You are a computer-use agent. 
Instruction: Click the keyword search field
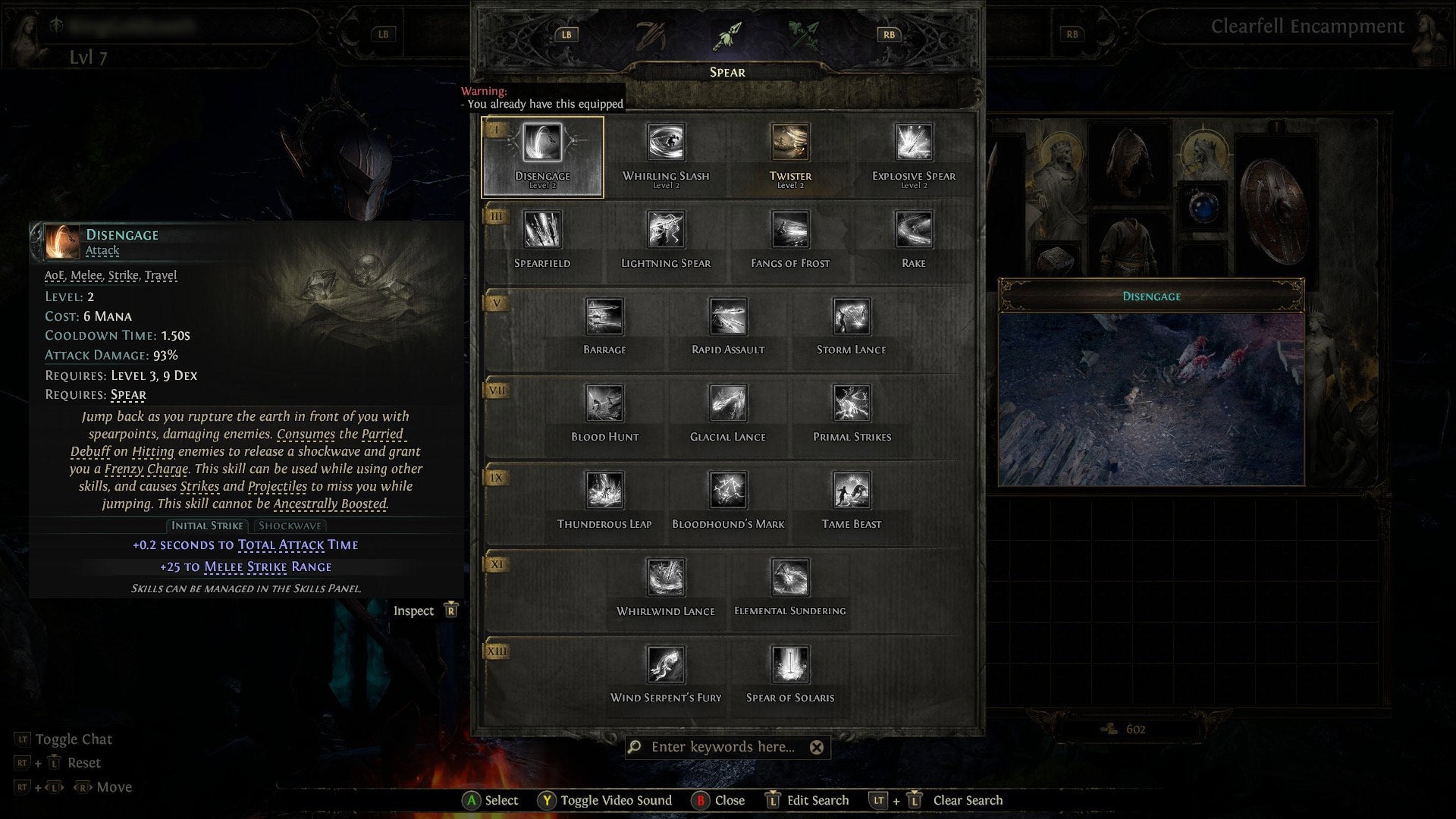[728, 747]
